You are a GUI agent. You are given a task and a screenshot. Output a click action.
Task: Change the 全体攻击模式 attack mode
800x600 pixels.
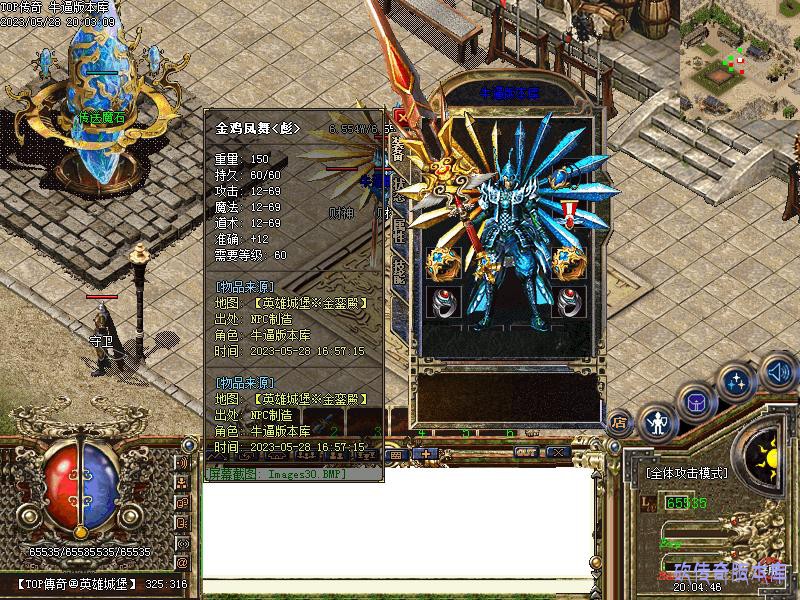coord(686,473)
